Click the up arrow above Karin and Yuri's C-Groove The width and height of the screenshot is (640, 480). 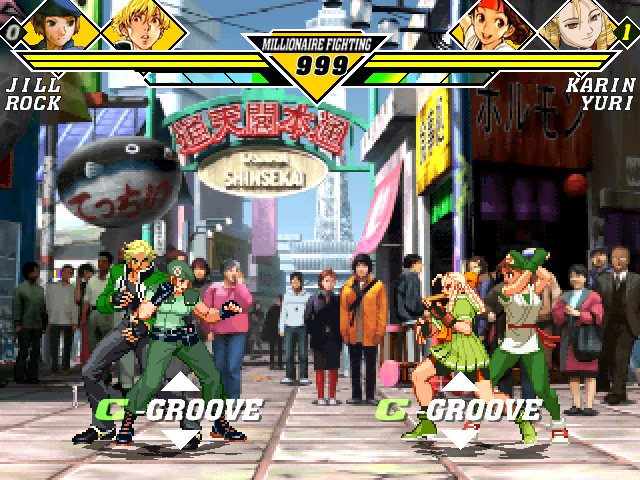click(x=459, y=384)
